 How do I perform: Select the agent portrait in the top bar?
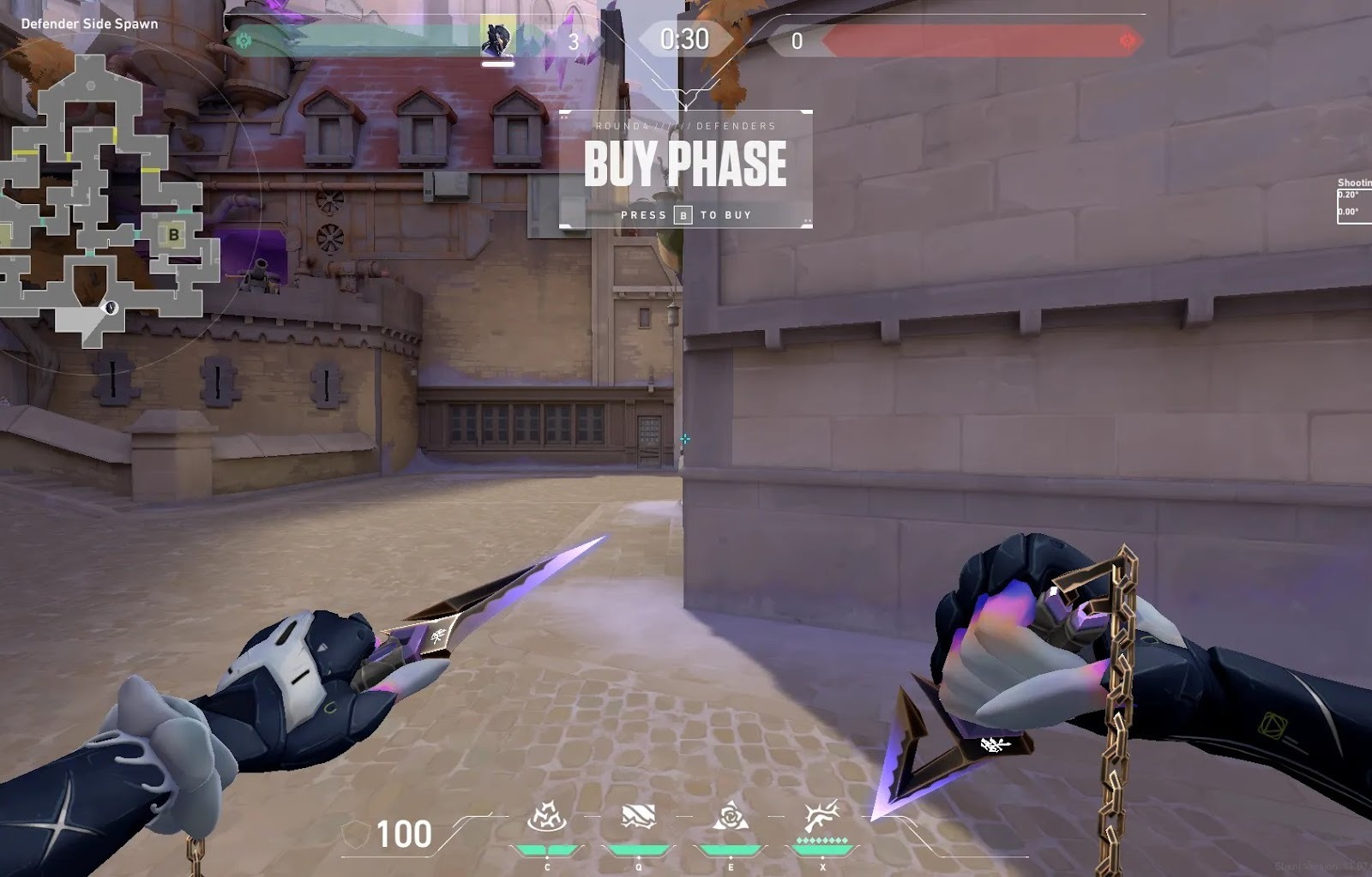point(497,39)
